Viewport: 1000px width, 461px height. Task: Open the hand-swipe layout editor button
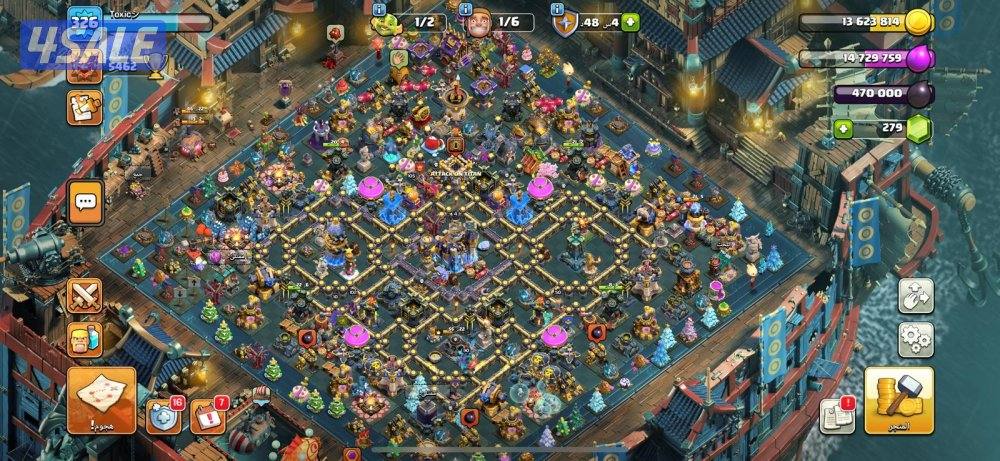pyautogui.click(x=915, y=296)
